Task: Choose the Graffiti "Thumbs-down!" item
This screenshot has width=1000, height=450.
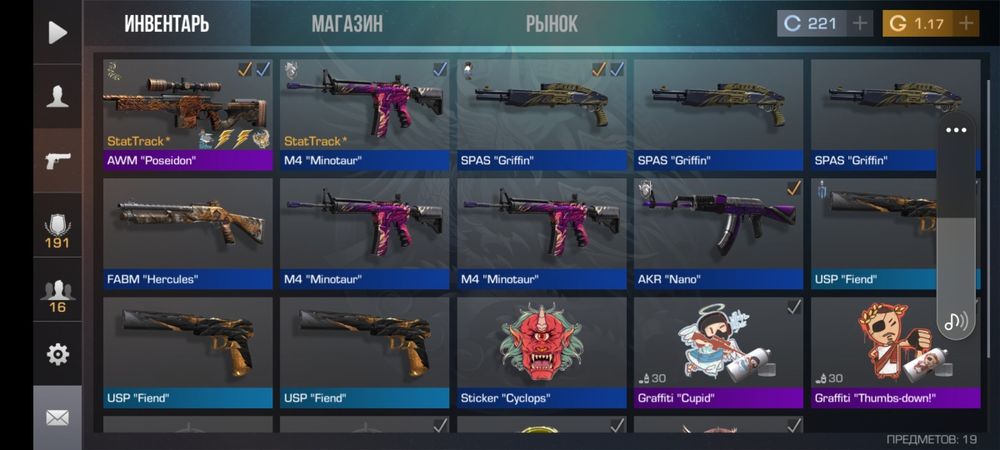Action: click(880, 351)
